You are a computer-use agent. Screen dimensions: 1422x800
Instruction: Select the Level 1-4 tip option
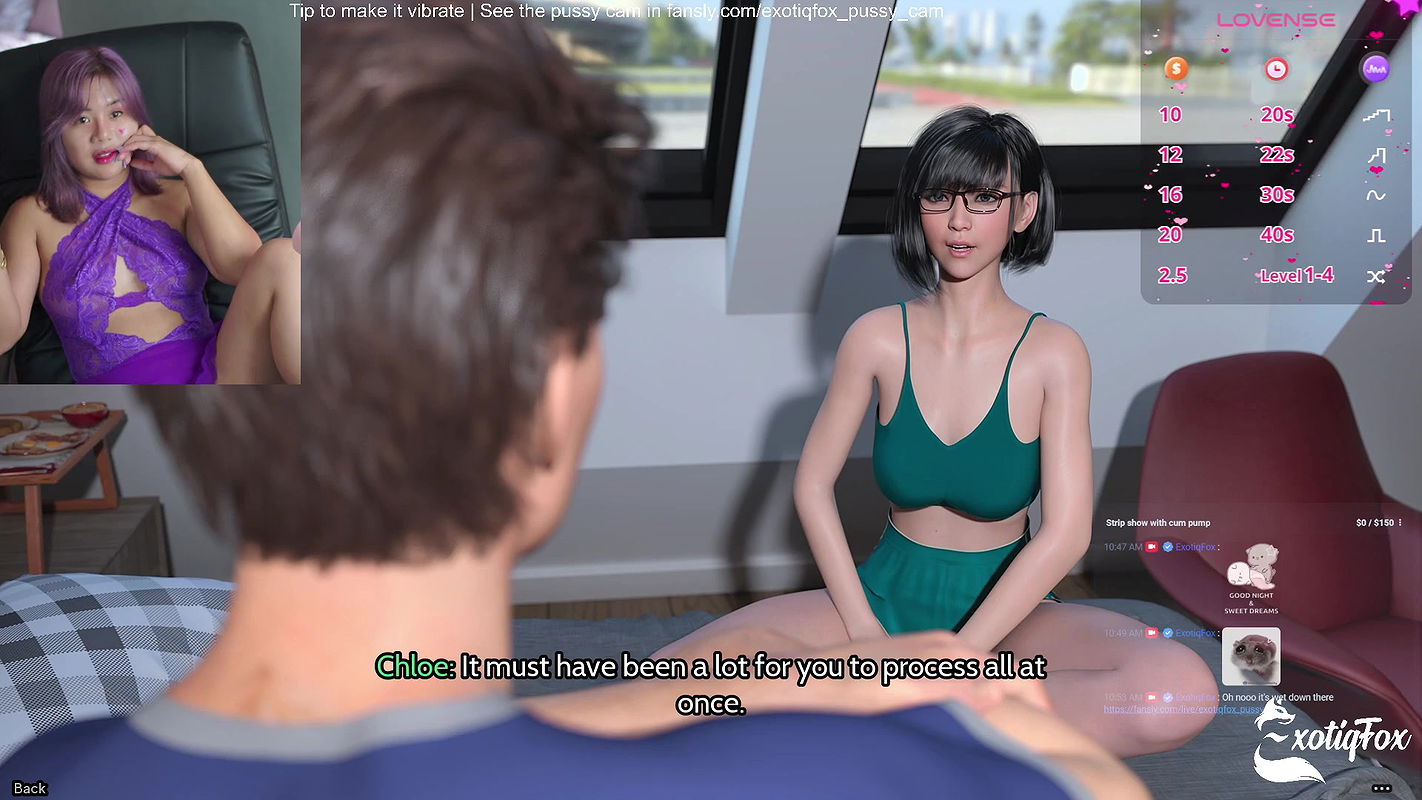1296,275
